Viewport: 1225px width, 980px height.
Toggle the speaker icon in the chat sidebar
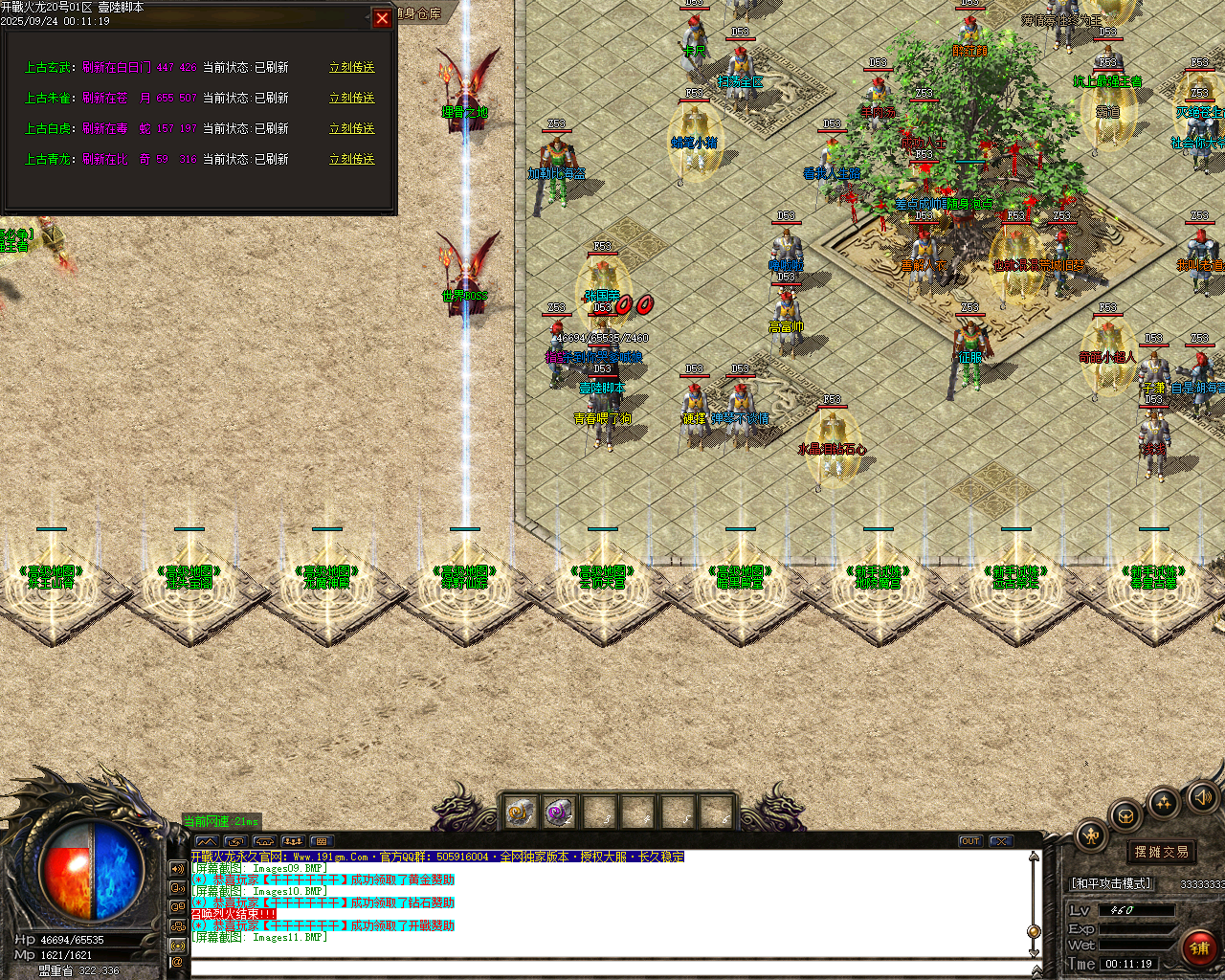coord(177,868)
